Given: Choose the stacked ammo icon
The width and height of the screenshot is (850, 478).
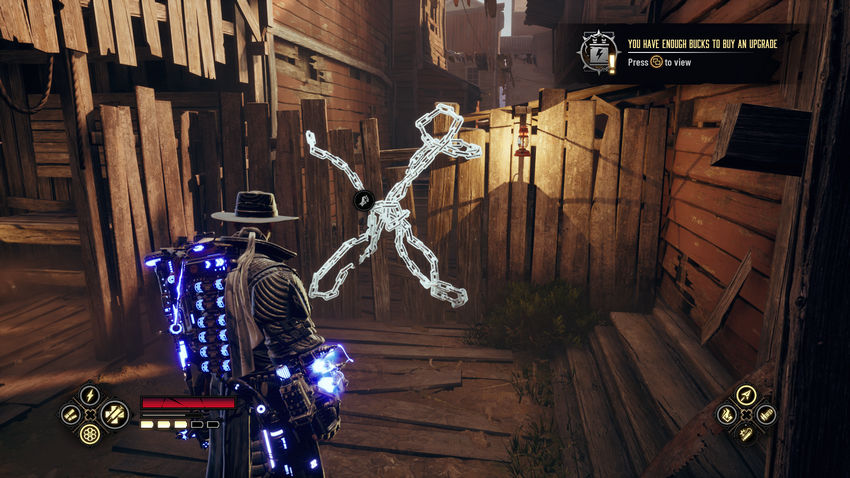Looking at the screenshot, I should (764, 413).
